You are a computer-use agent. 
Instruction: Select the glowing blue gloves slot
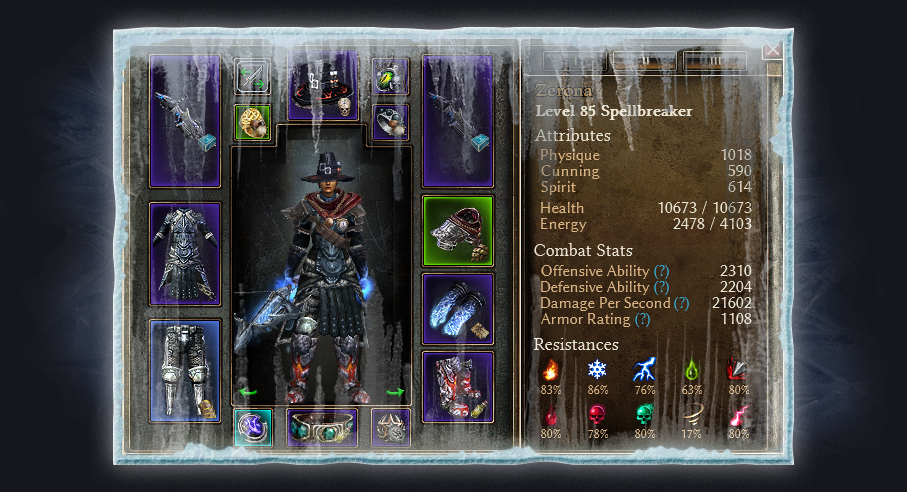[457, 309]
